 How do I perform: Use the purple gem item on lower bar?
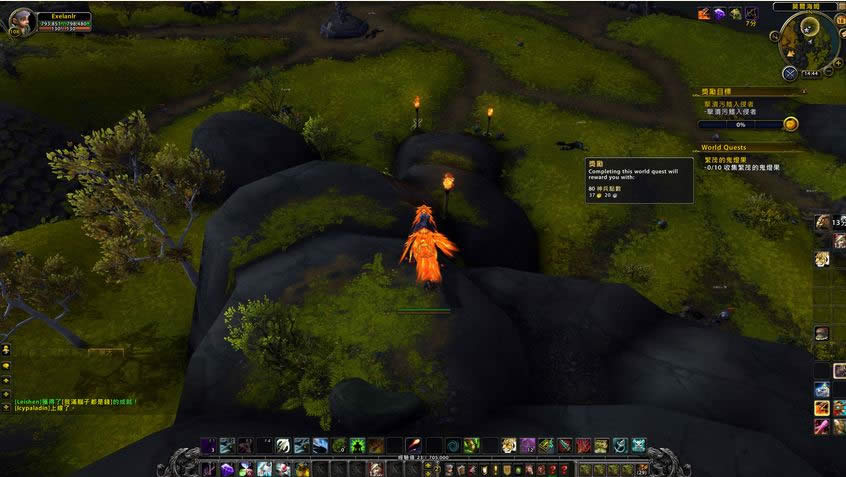click(x=228, y=468)
